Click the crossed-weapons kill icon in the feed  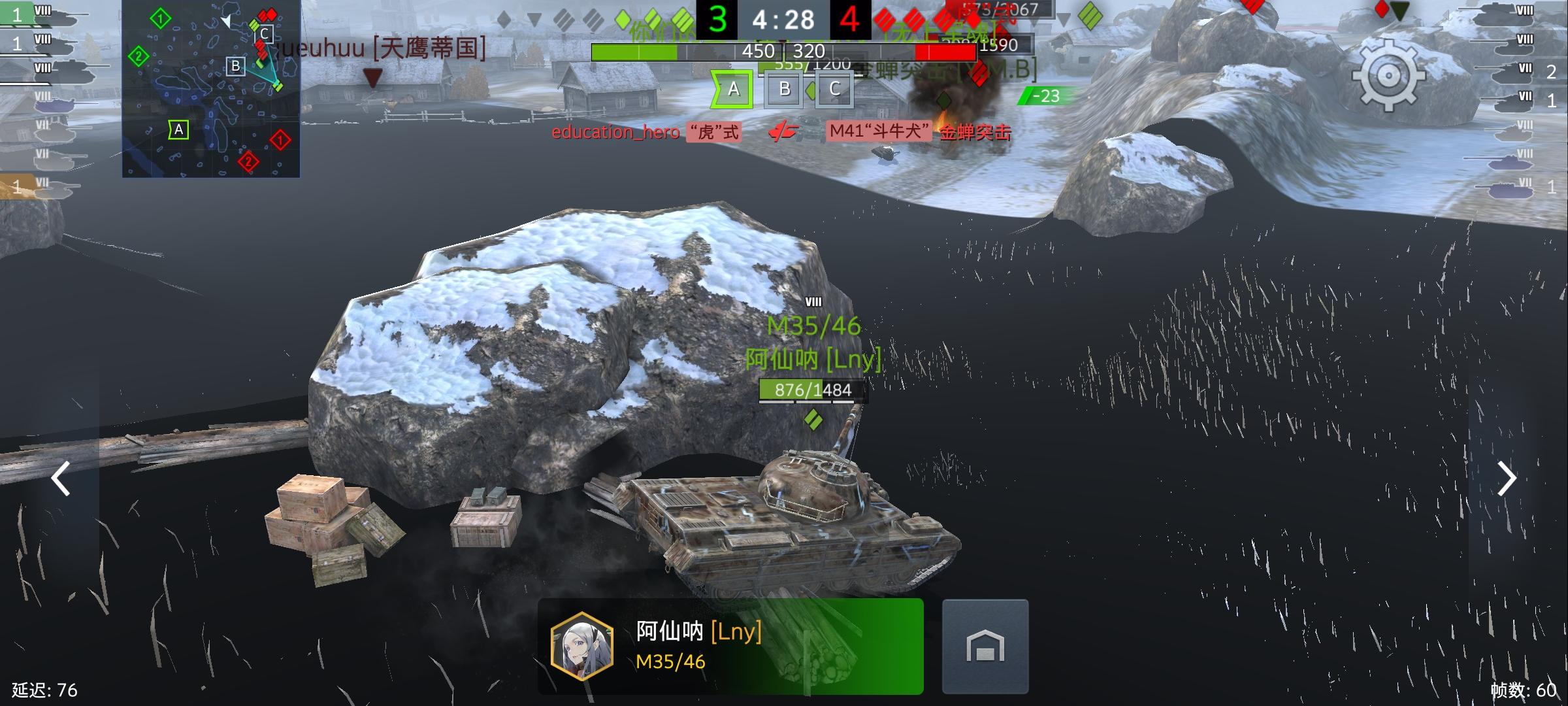click(783, 131)
